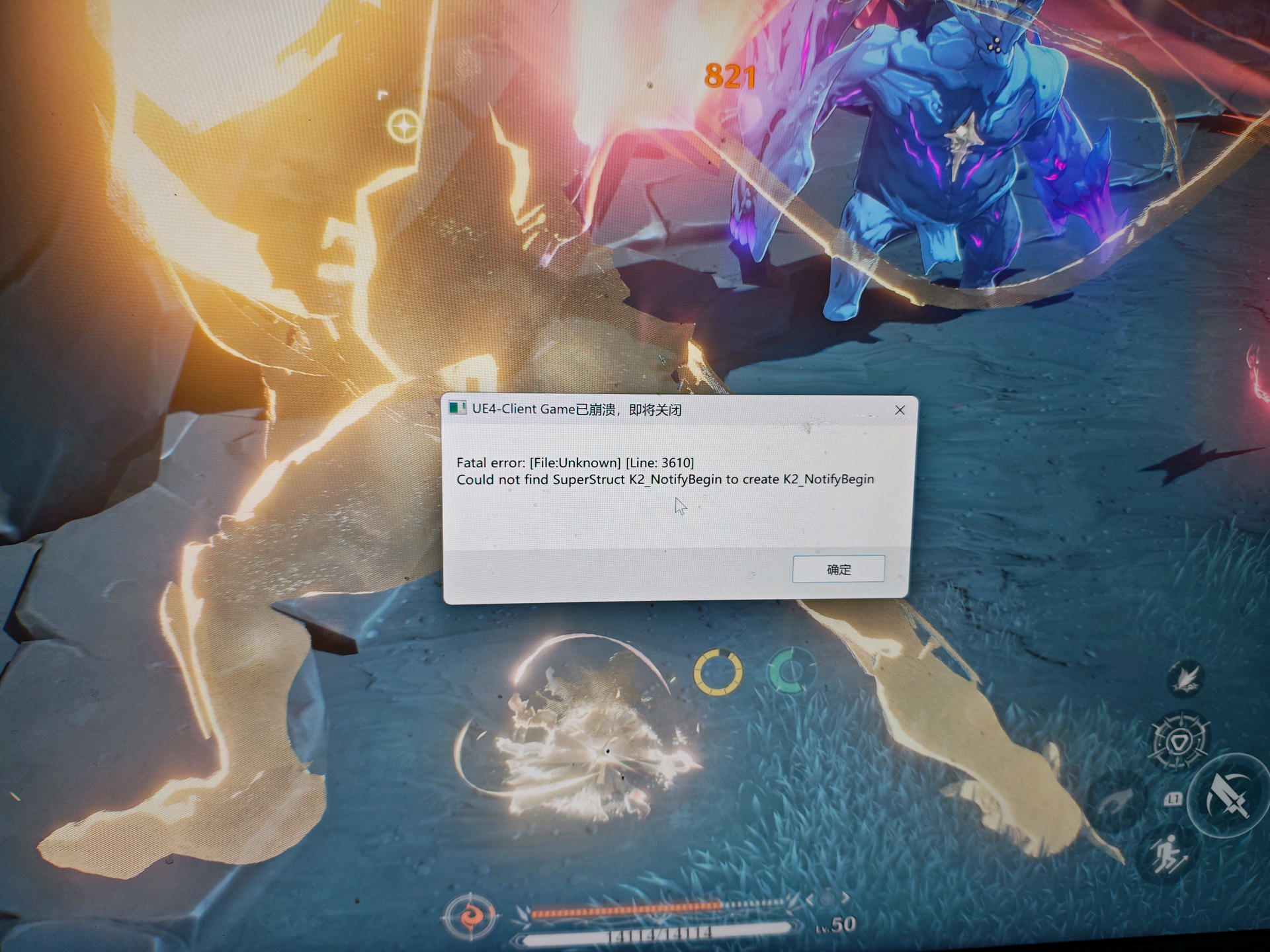Use the feathered wing ability icon
This screenshot has width=1270, height=952.
click(x=1185, y=678)
